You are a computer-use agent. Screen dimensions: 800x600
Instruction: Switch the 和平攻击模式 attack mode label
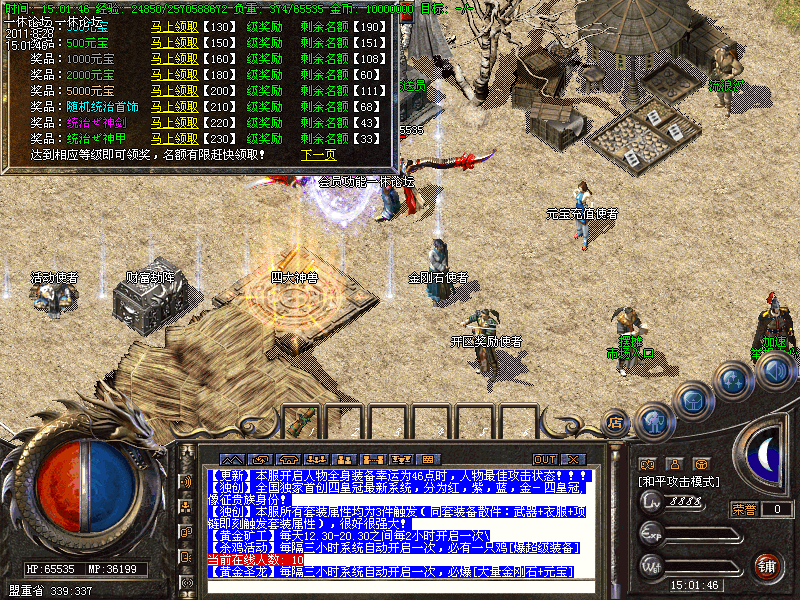click(x=680, y=482)
